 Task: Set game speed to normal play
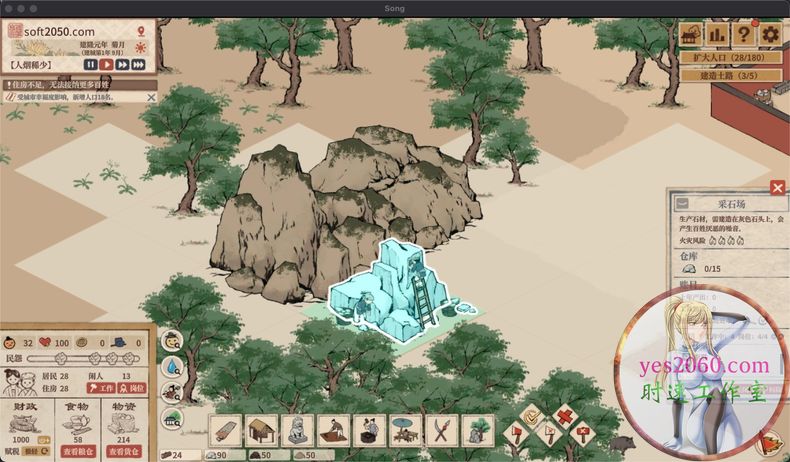tap(105, 65)
